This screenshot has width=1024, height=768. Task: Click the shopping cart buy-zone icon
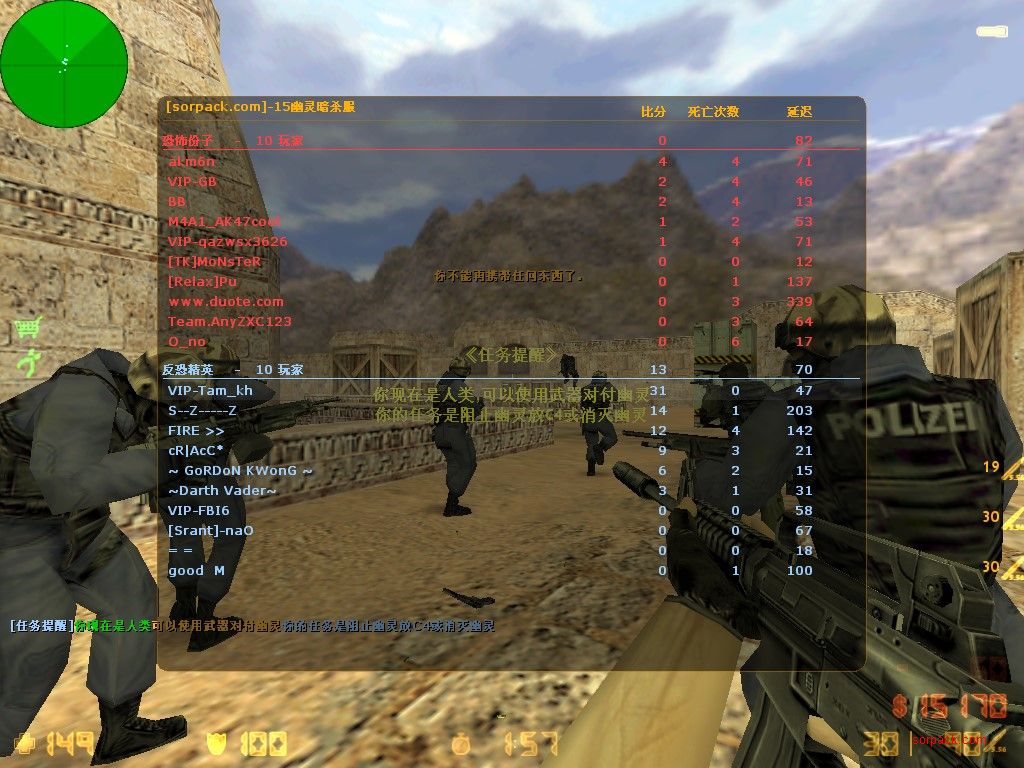pos(28,327)
